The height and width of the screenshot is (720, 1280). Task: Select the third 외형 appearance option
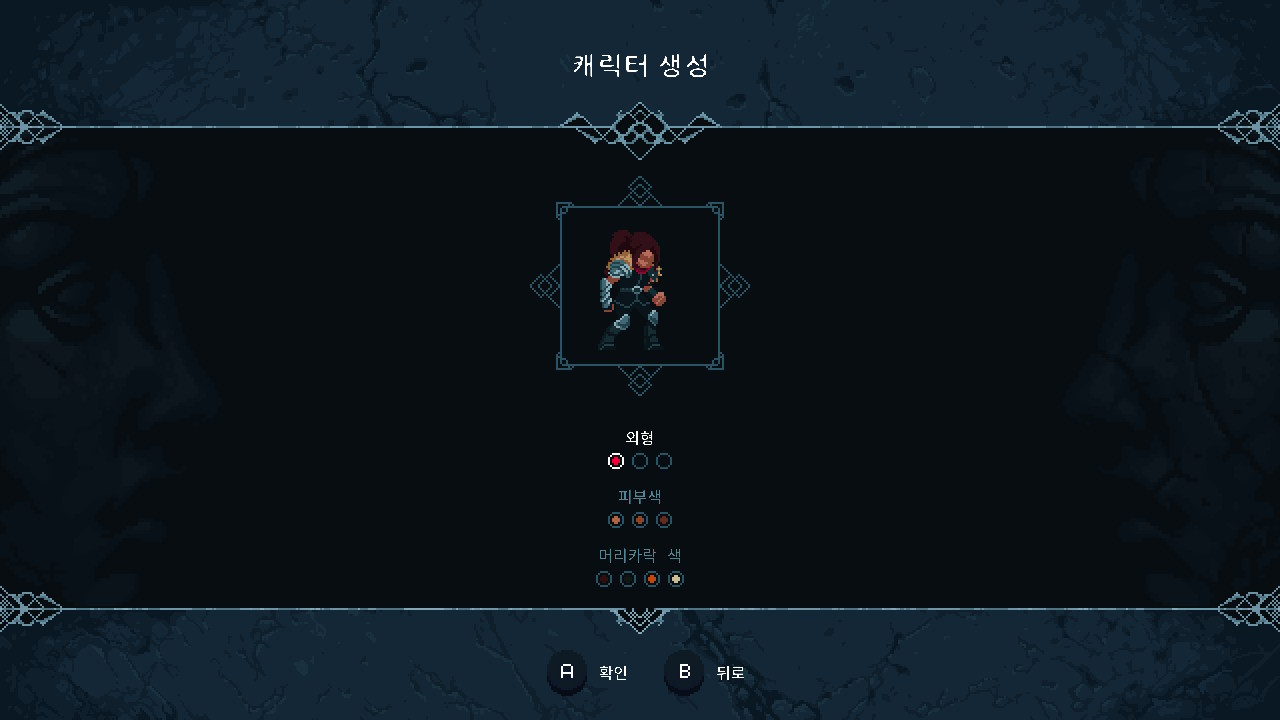click(x=664, y=461)
